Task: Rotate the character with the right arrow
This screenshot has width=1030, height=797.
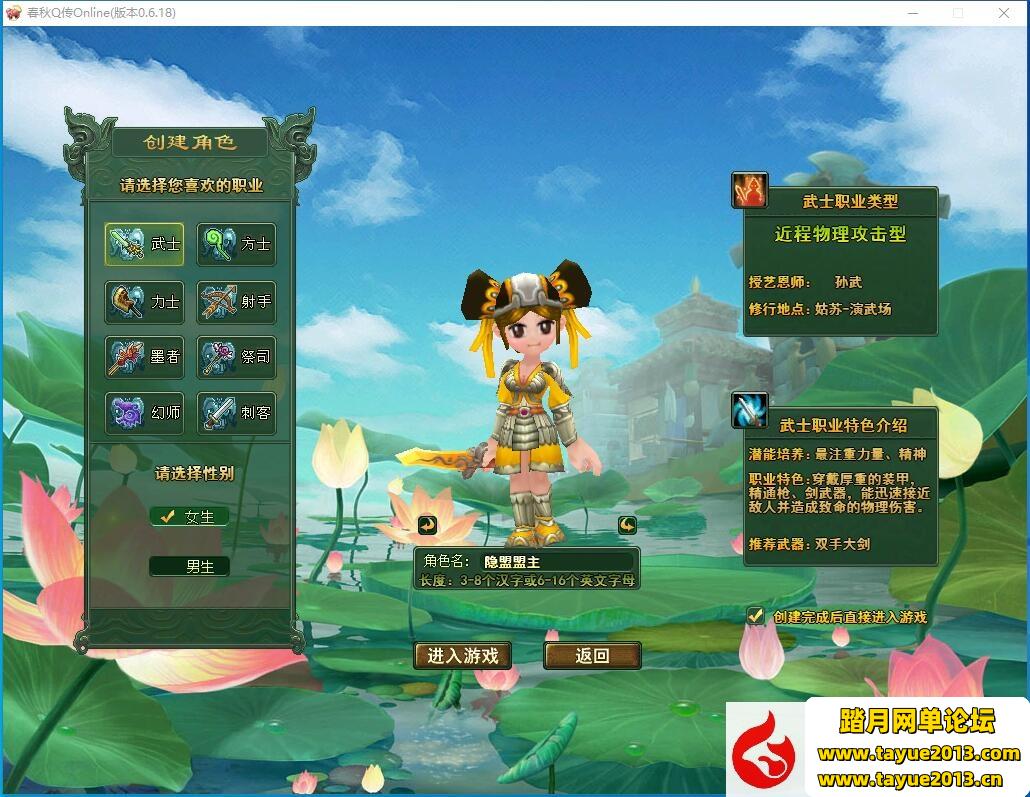Action: tap(627, 524)
